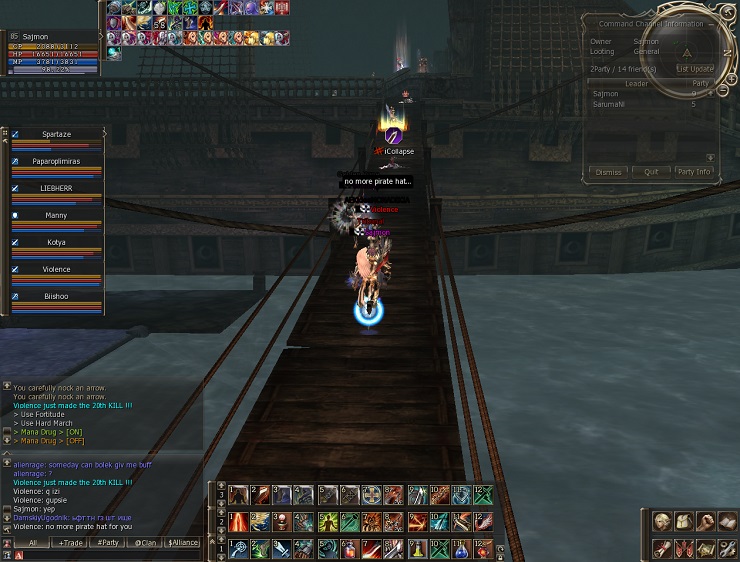Screen dimensions: 740x562
Task: Select party member Spartaze
Action: coord(56,134)
